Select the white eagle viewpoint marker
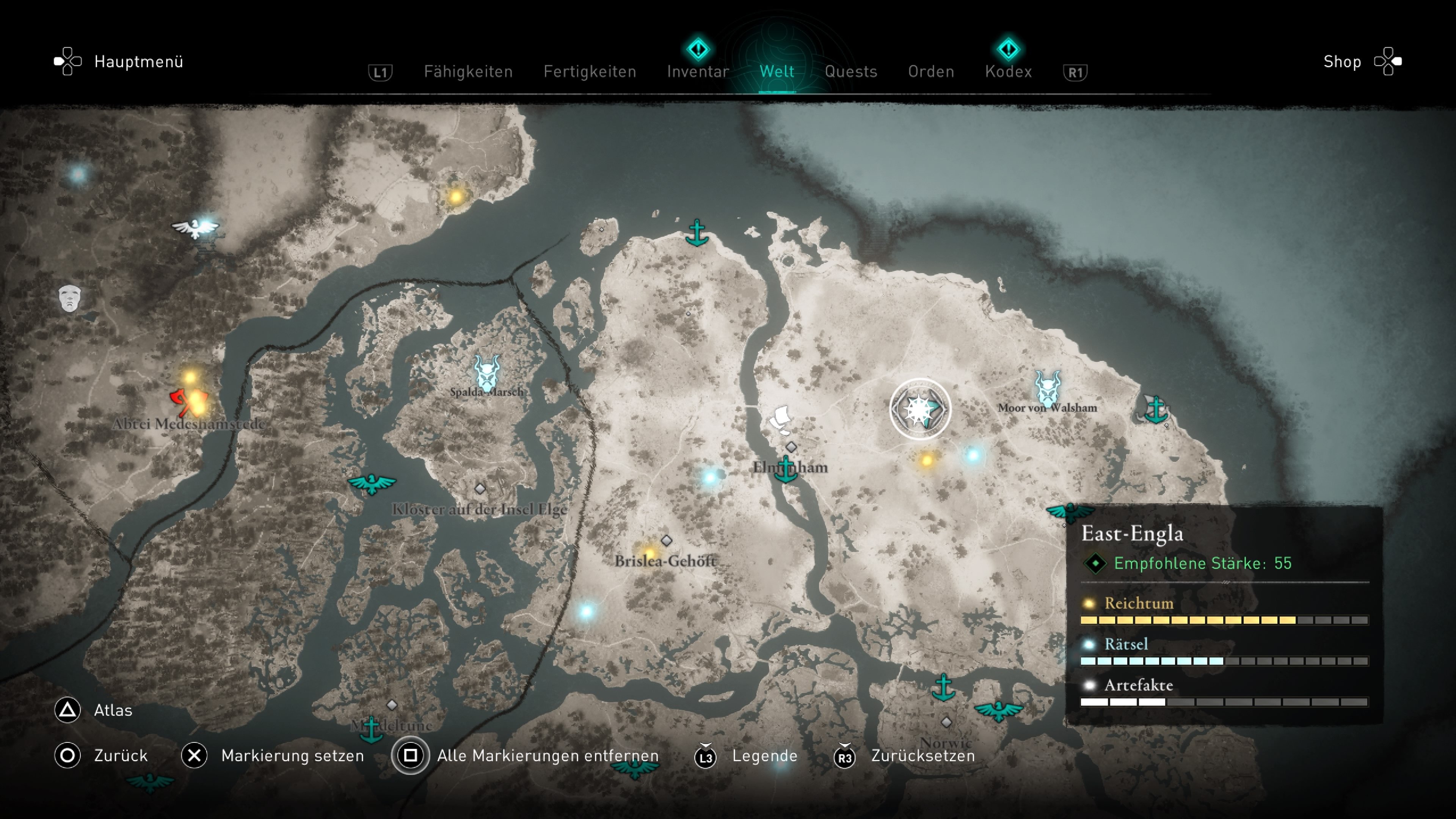 (x=195, y=228)
